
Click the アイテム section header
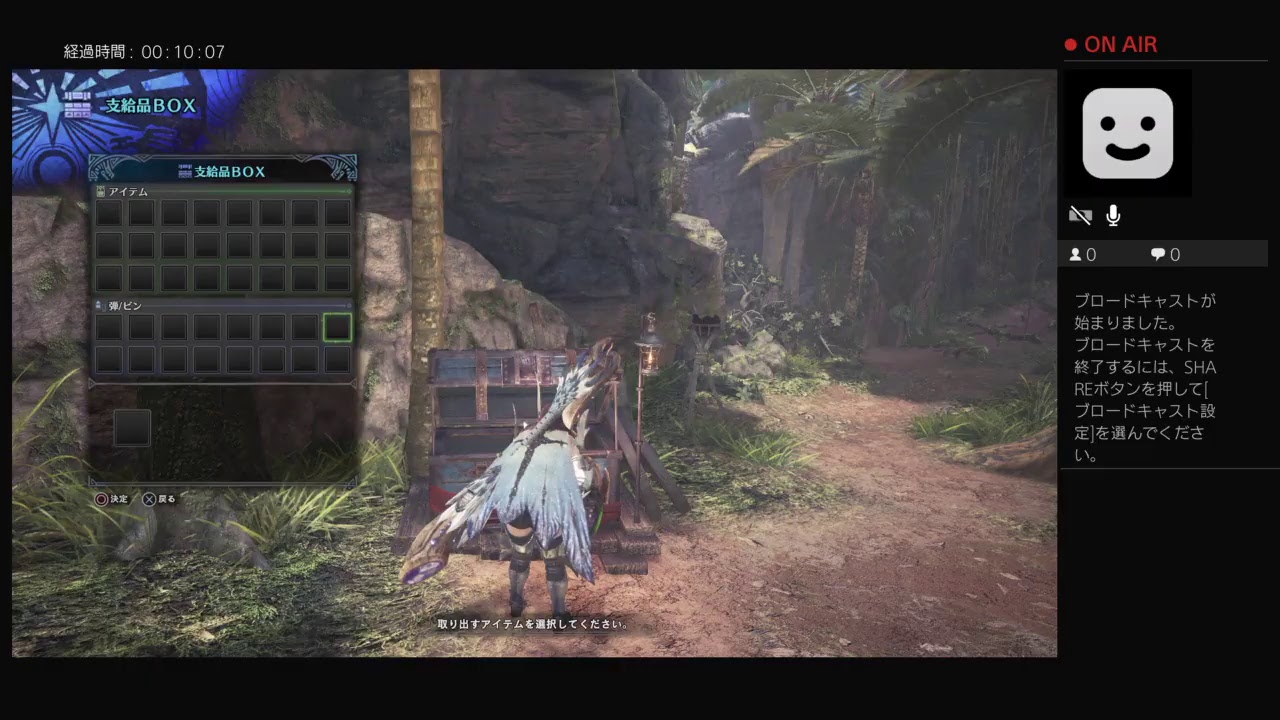click(x=128, y=191)
